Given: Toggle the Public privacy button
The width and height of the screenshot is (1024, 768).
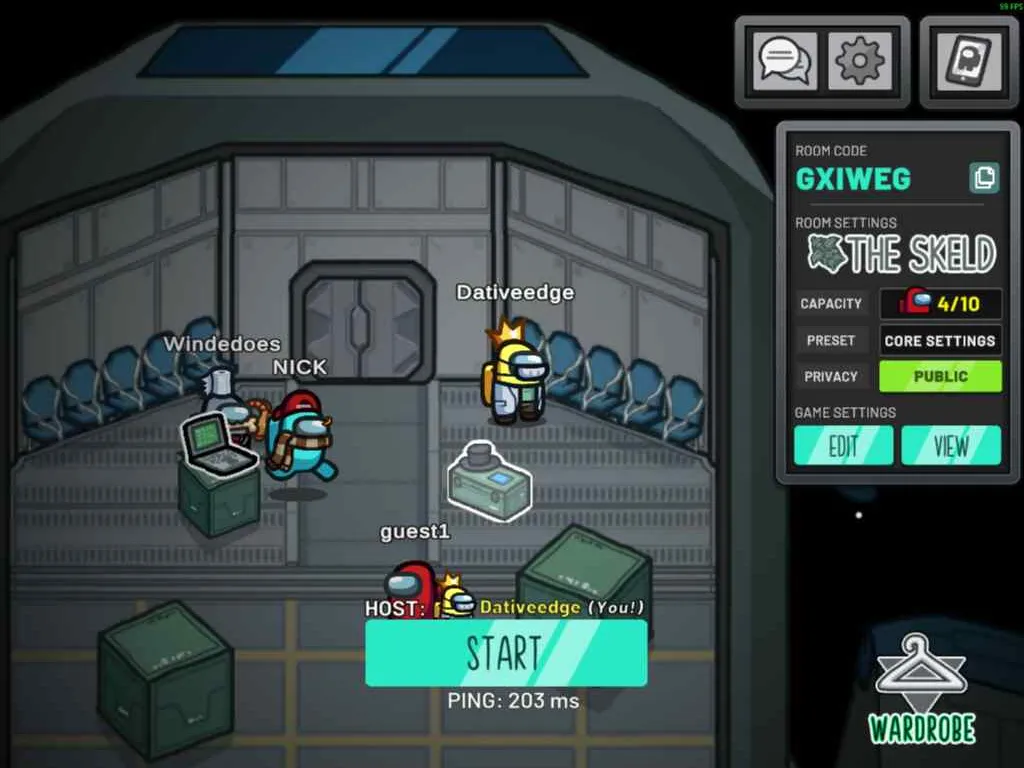Looking at the screenshot, I should coord(940,376).
